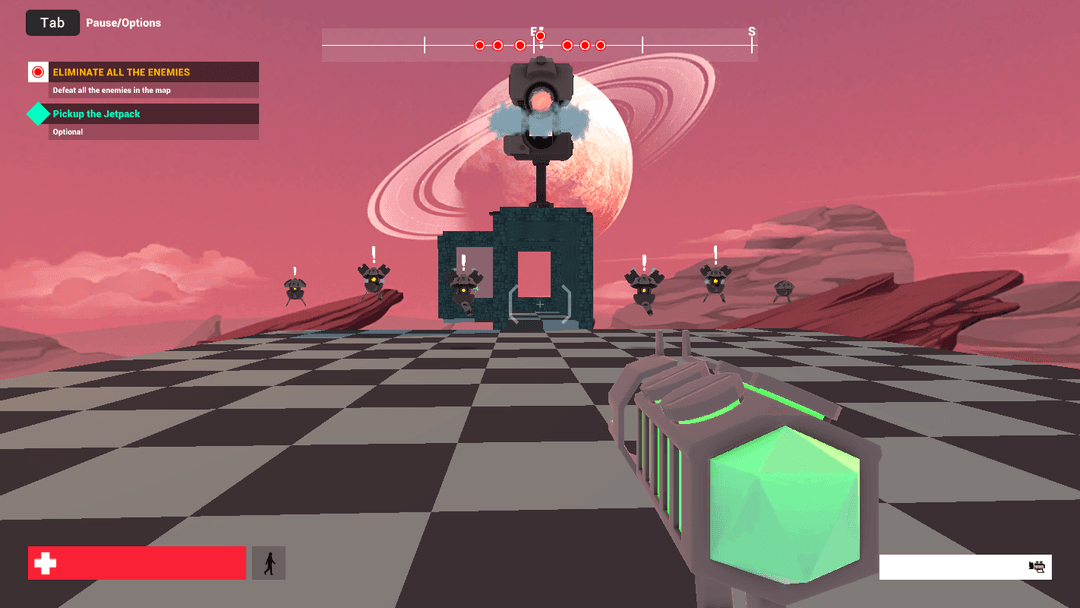
Task: Click the standing figure stance icon
Action: 268,563
